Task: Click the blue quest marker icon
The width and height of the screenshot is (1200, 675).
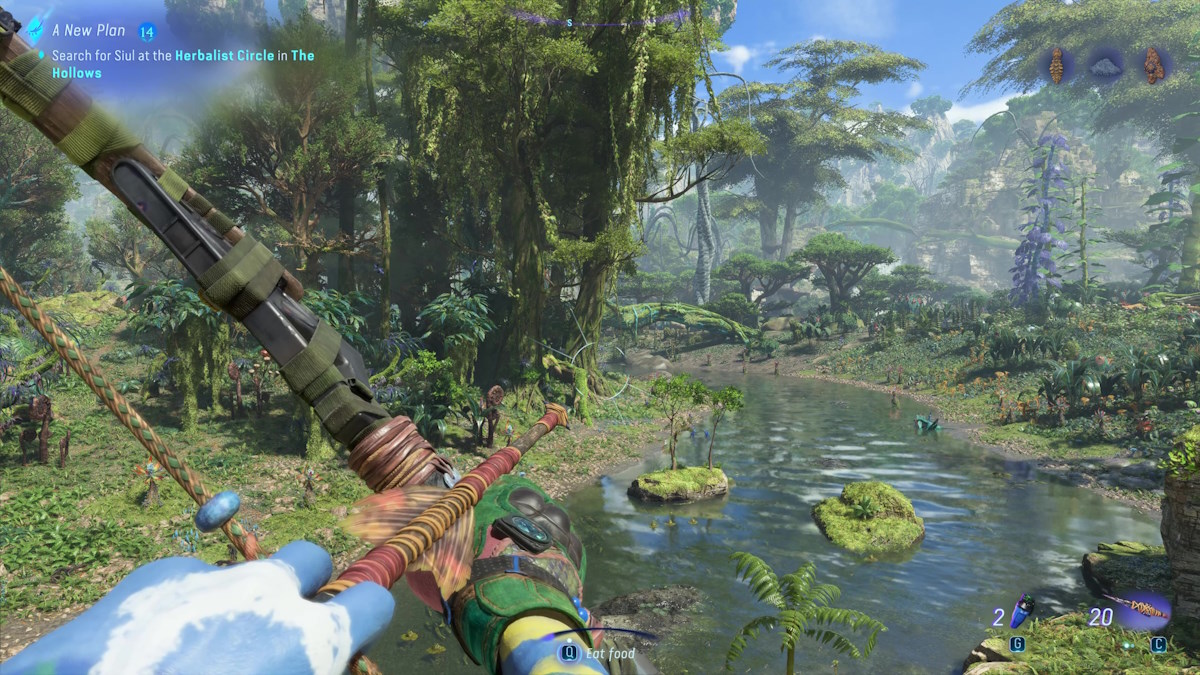Action: pos(38,29)
